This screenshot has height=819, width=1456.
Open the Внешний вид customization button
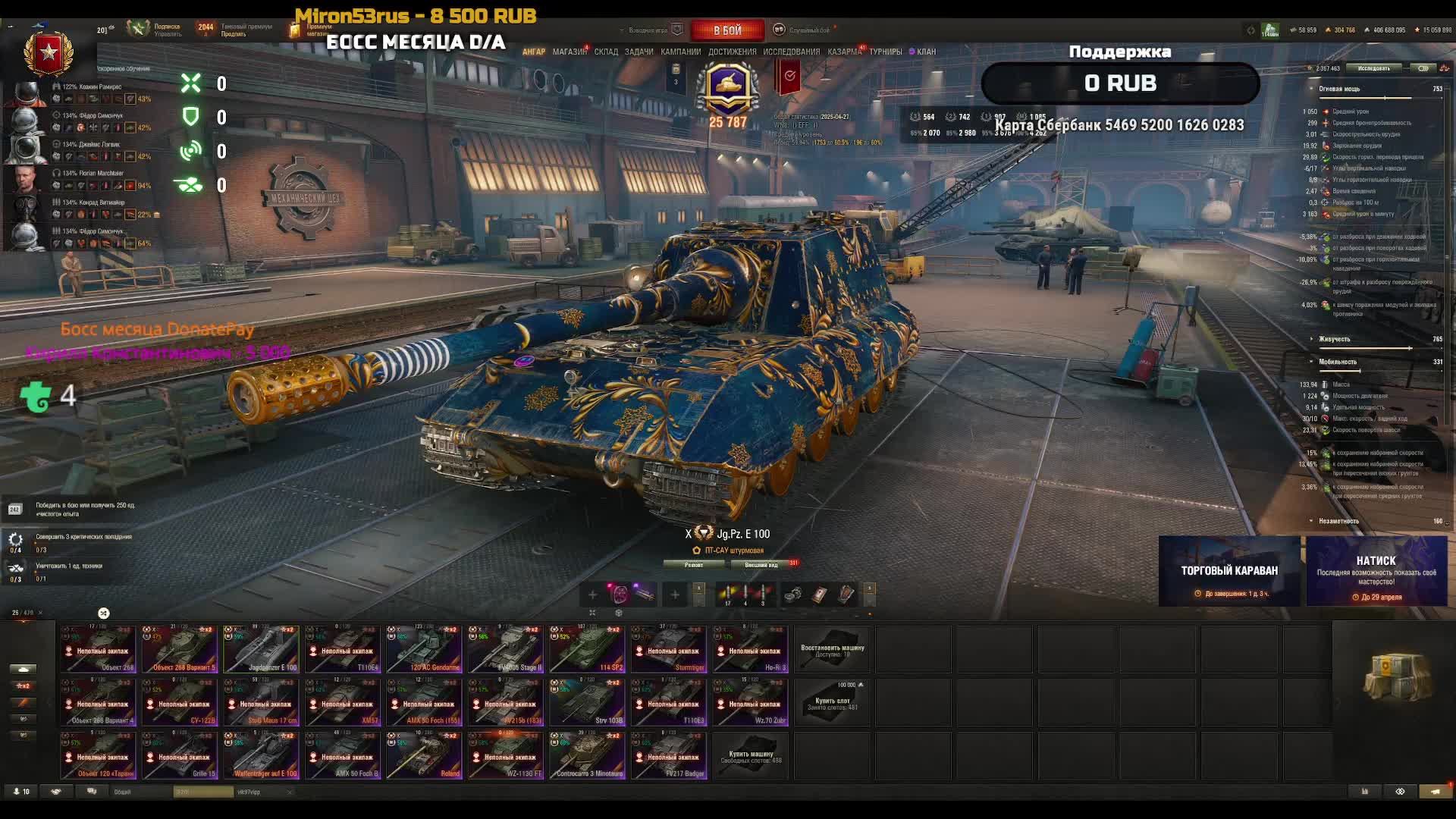click(x=761, y=565)
